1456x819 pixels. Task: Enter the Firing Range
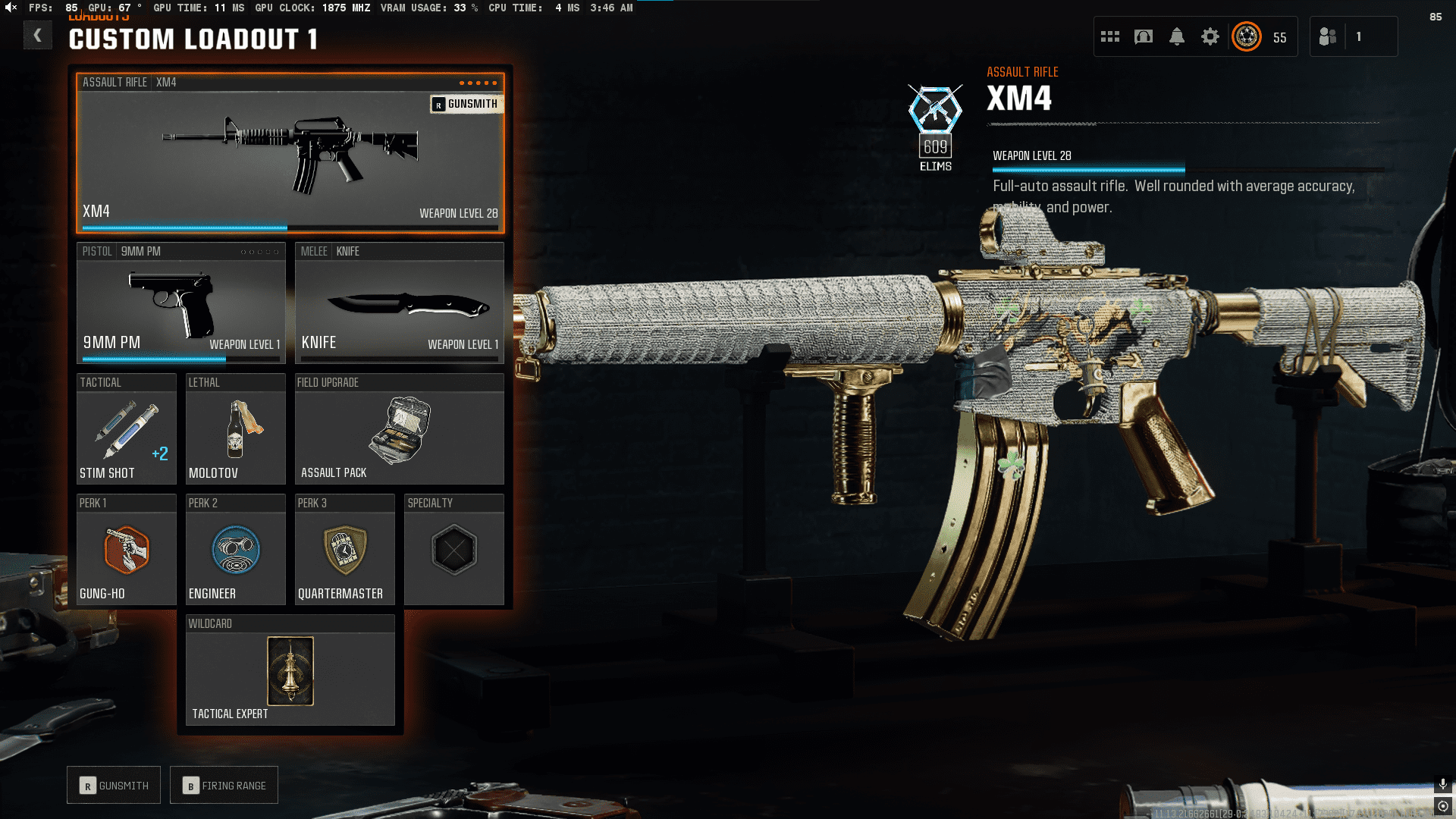click(224, 785)
